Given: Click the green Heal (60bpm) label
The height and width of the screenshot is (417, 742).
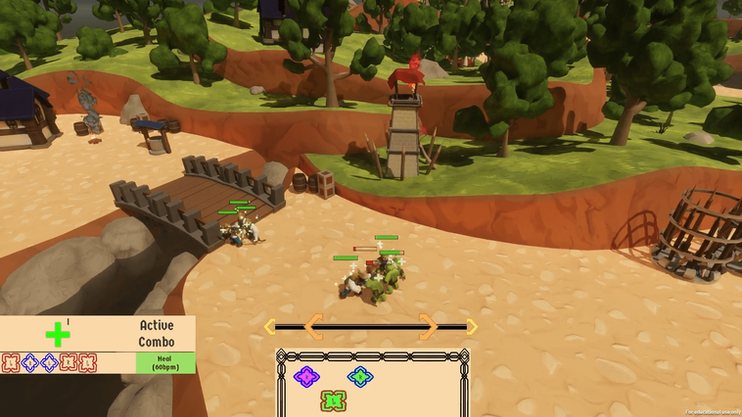Looking at the screenshot, I should (165, 363).
